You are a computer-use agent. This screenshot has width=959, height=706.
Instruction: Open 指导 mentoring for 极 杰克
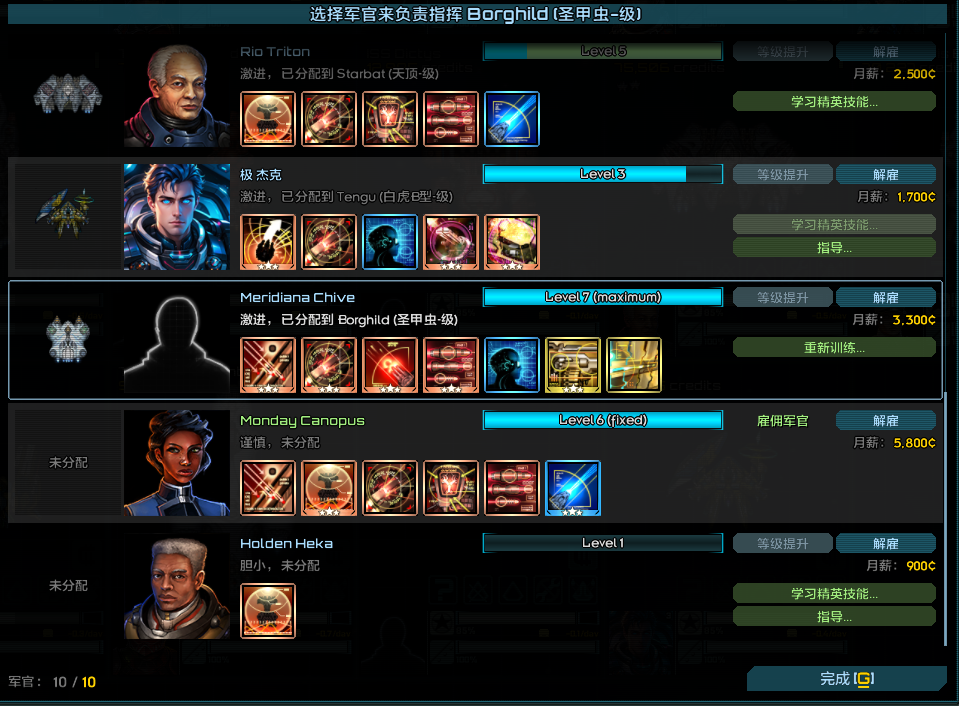pos(834,247)
